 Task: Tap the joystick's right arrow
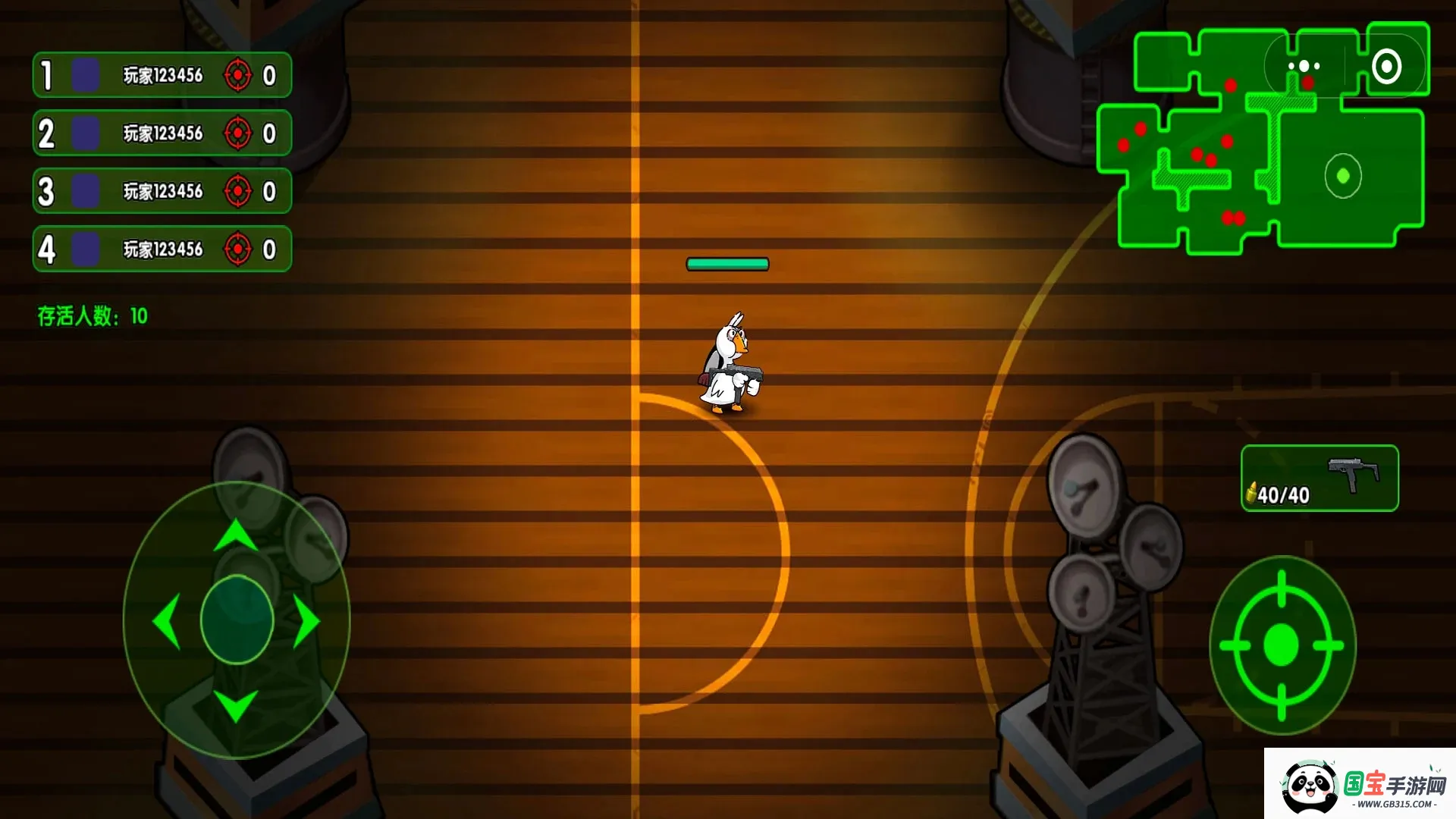tap(306, 621)
